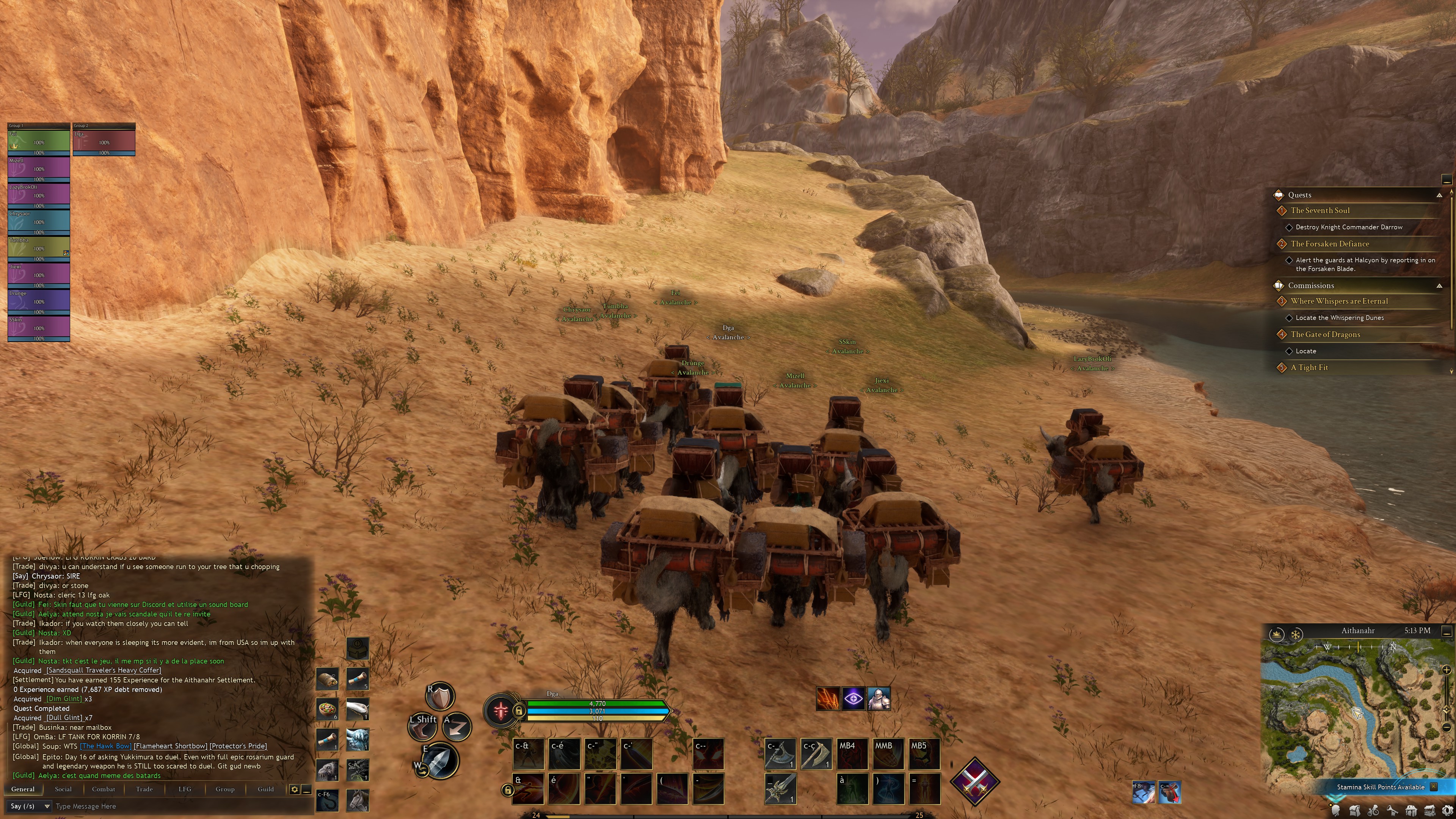Viewport: 1456px width, 819px height.
Task: Open The Seventh Soul quest entry
Action: tap(1320, 210)
